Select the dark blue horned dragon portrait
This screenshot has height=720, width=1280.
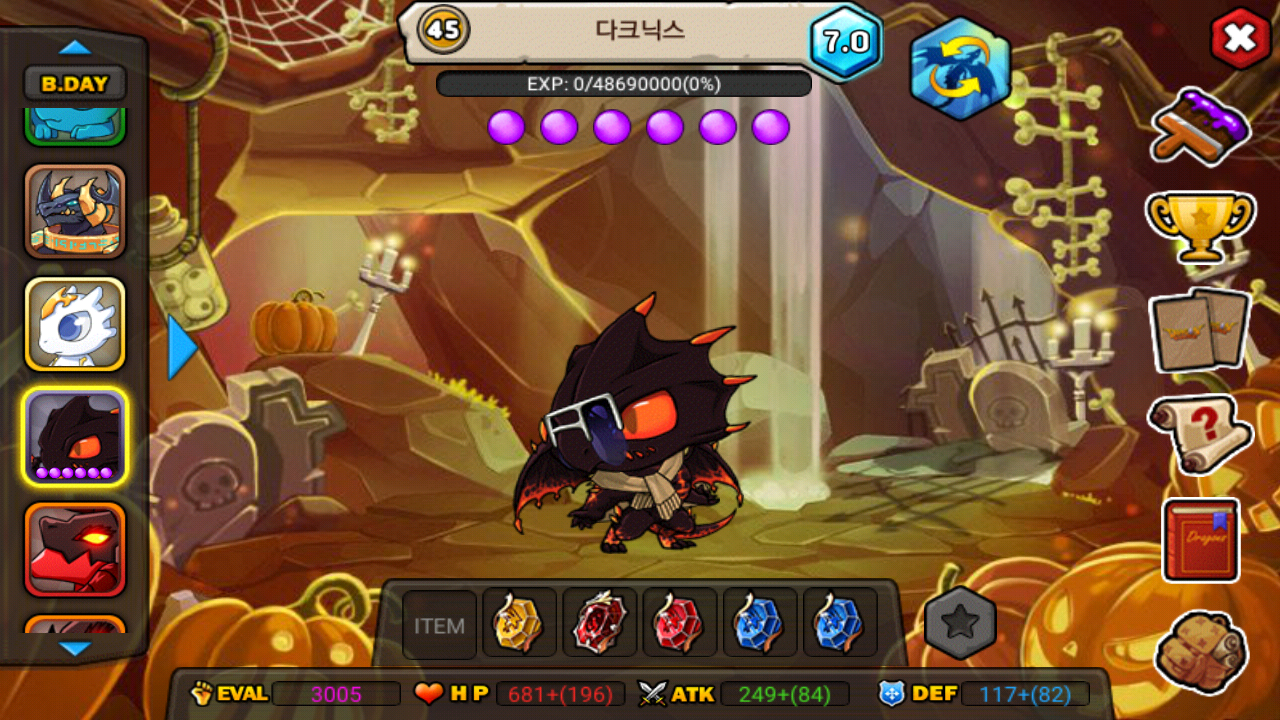[75, 211]
